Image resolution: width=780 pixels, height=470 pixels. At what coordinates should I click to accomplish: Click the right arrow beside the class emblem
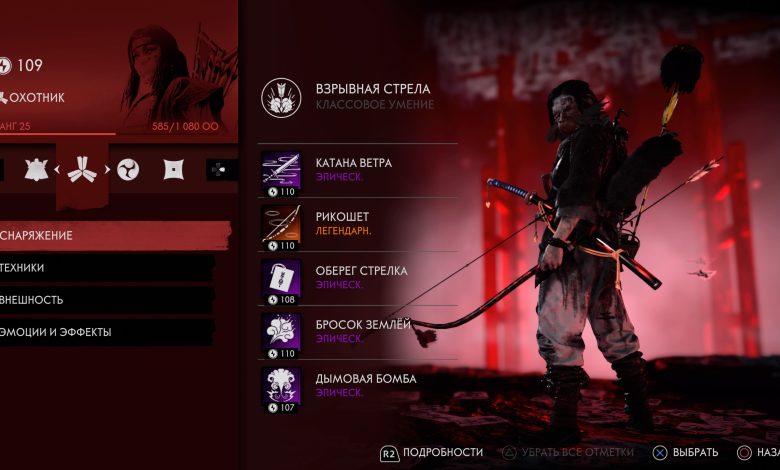[107, 169]
